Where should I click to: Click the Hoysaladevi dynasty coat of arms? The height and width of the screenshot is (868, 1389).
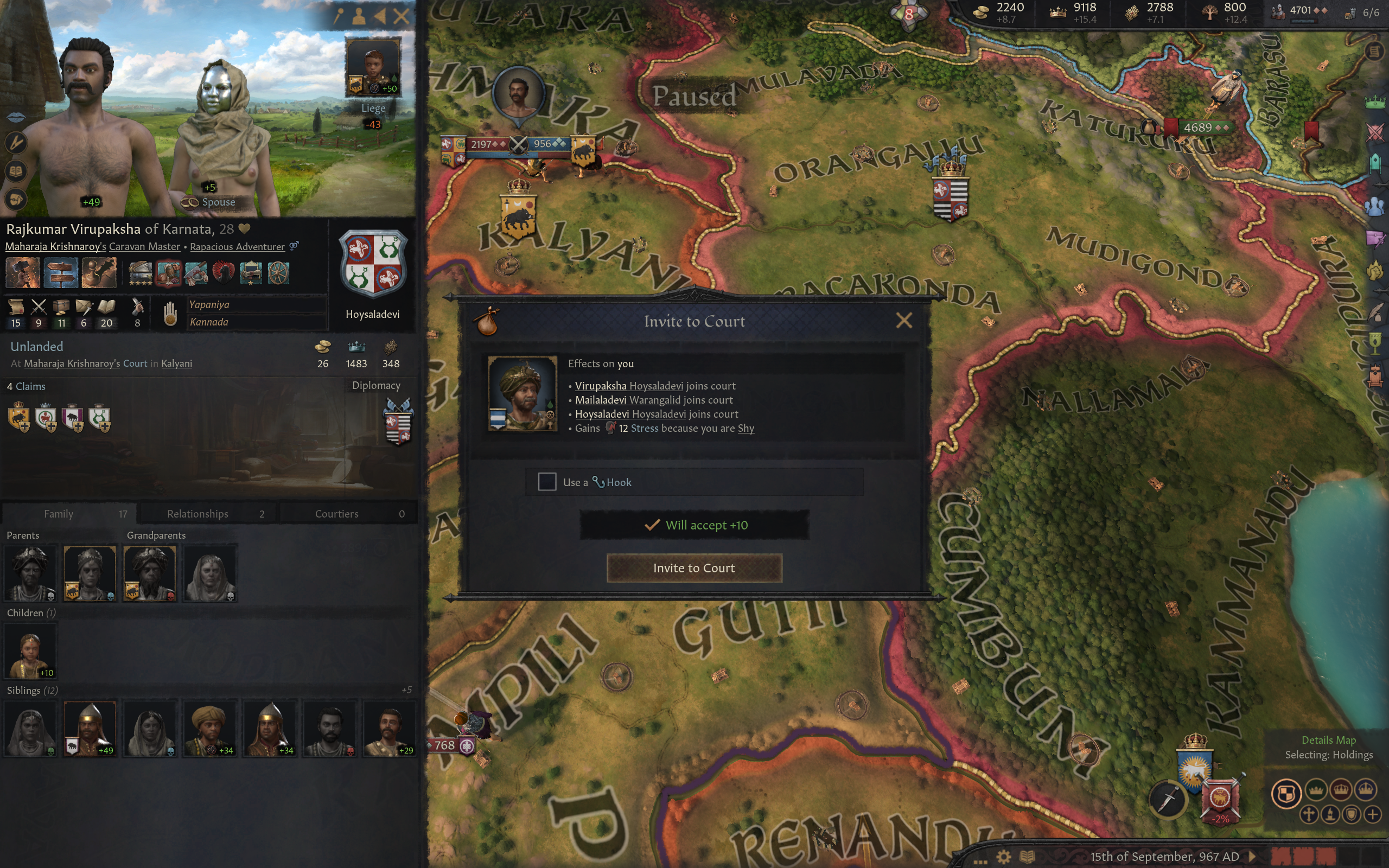373,264
